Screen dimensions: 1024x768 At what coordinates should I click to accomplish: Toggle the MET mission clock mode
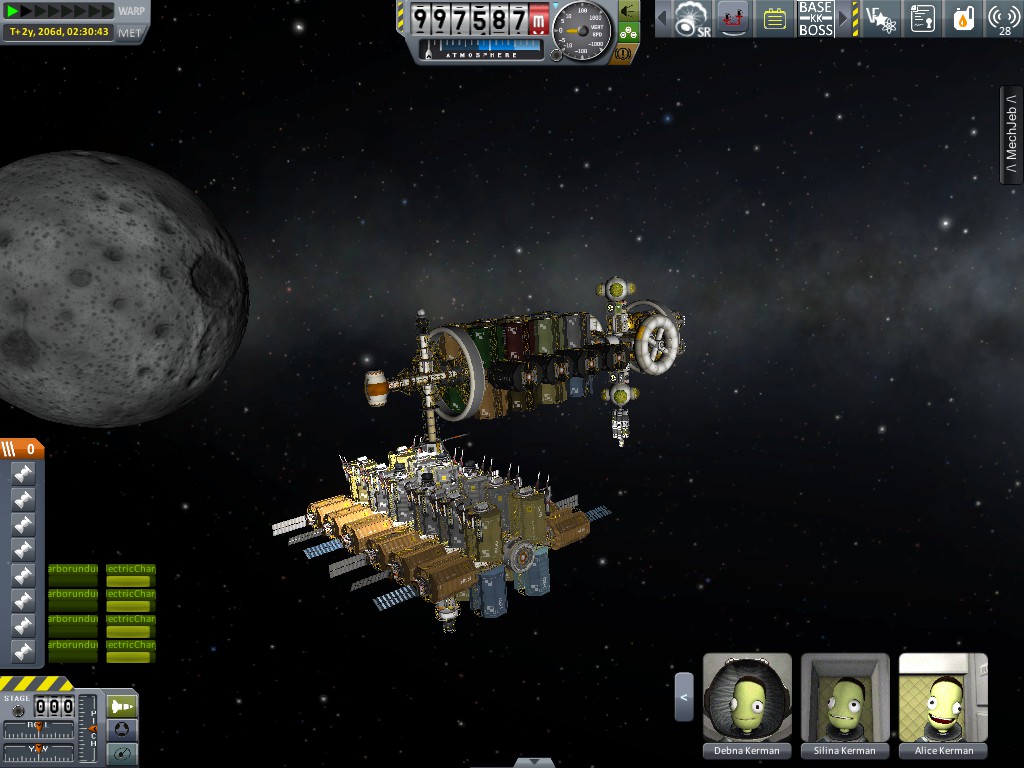click(x=130, y=32)
